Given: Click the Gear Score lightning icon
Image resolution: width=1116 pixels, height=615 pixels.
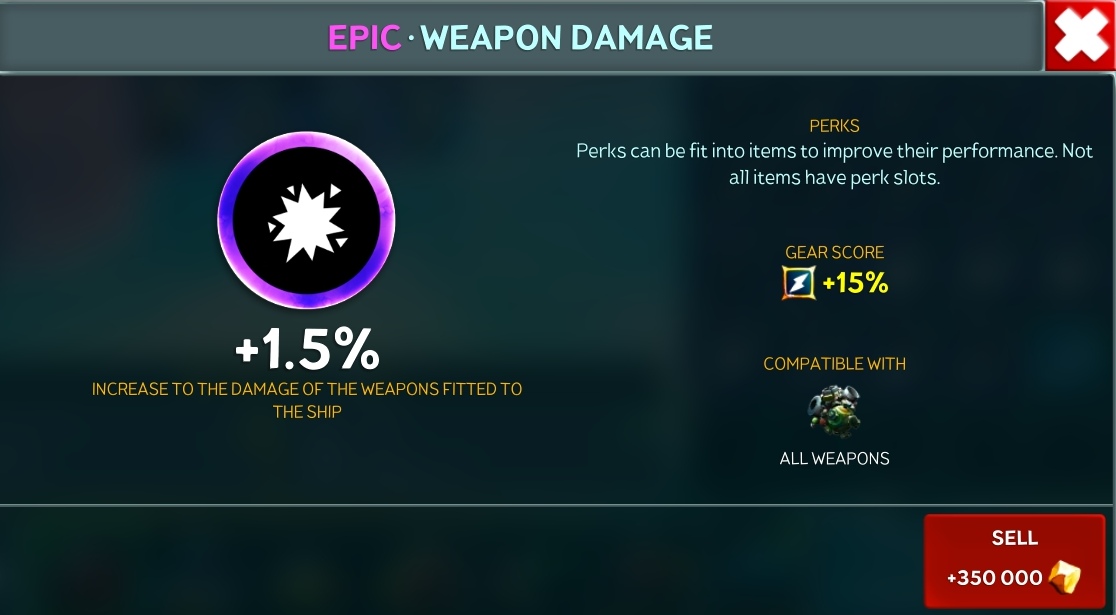Looking at the screenshot, I should pos(799,284).
